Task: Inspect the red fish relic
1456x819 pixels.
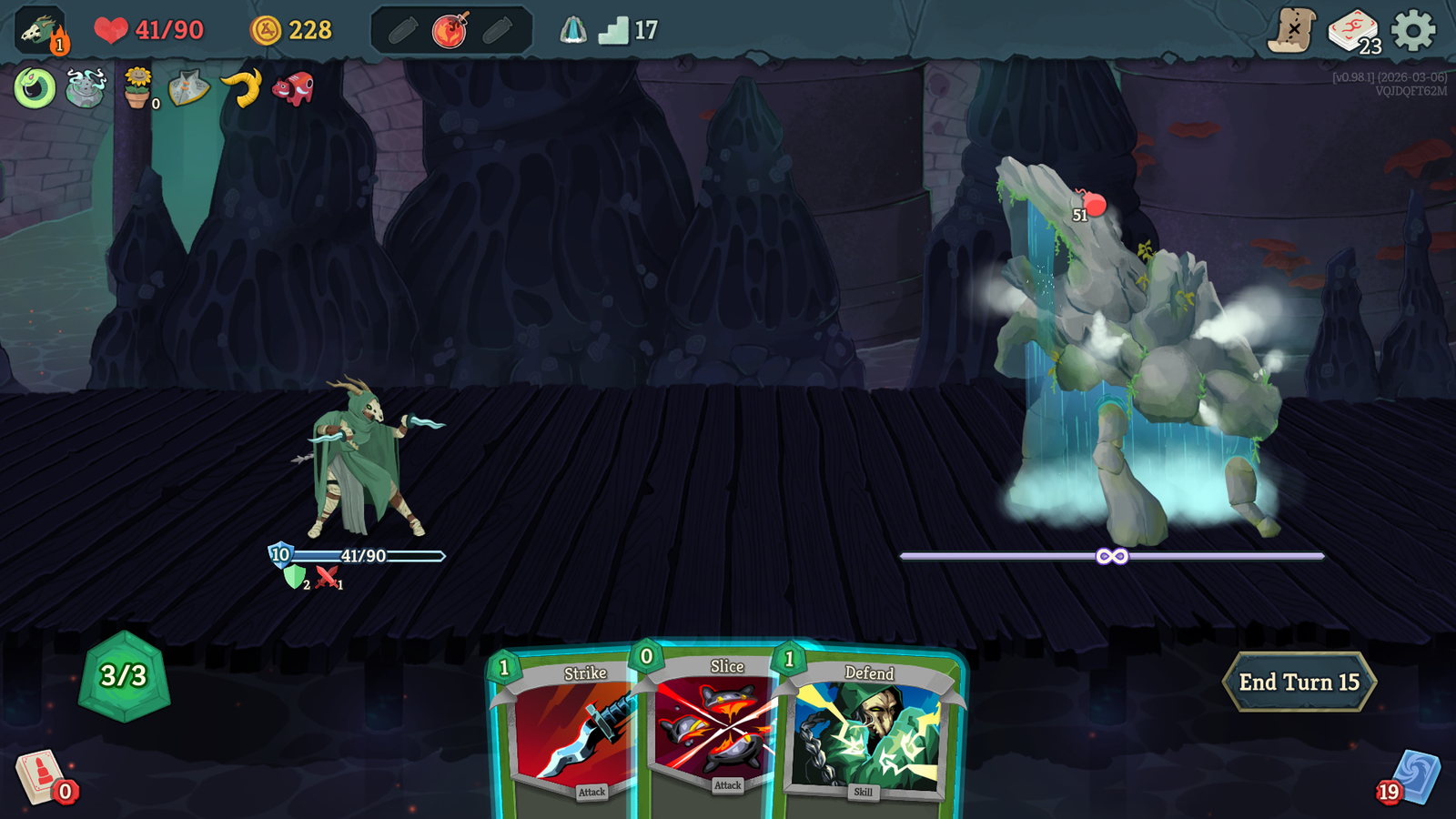Action: (293, 88)
